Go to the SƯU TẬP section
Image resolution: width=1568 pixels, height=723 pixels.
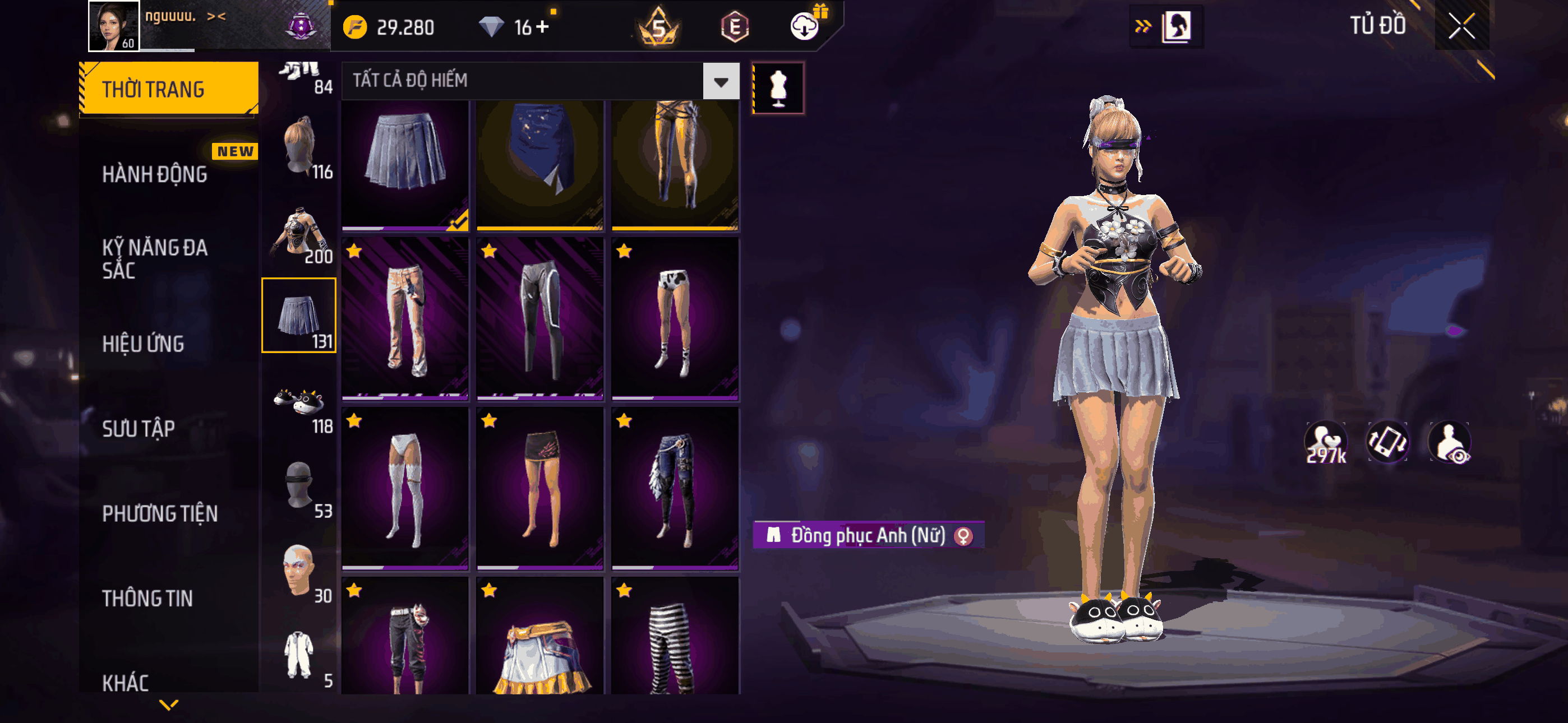(x=138, y=428)
